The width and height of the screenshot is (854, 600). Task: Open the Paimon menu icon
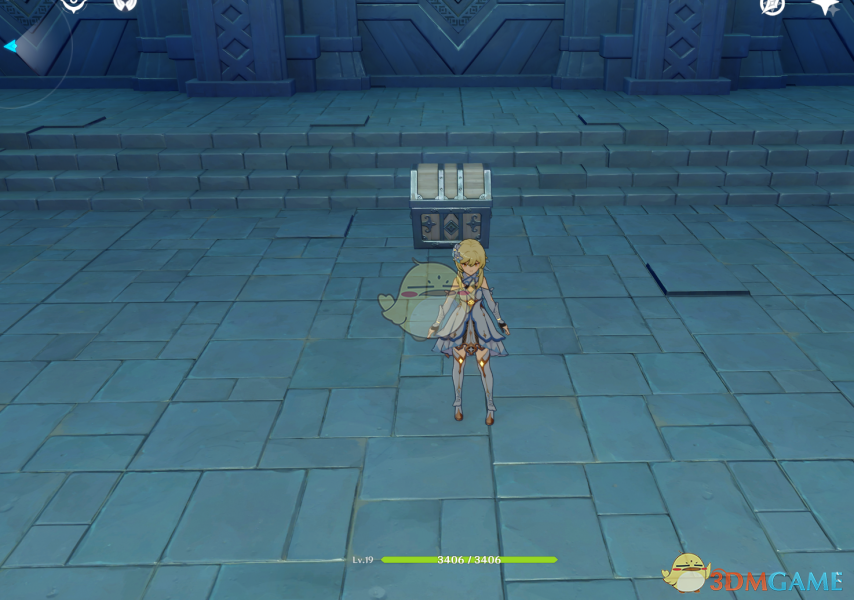point(75,4)
